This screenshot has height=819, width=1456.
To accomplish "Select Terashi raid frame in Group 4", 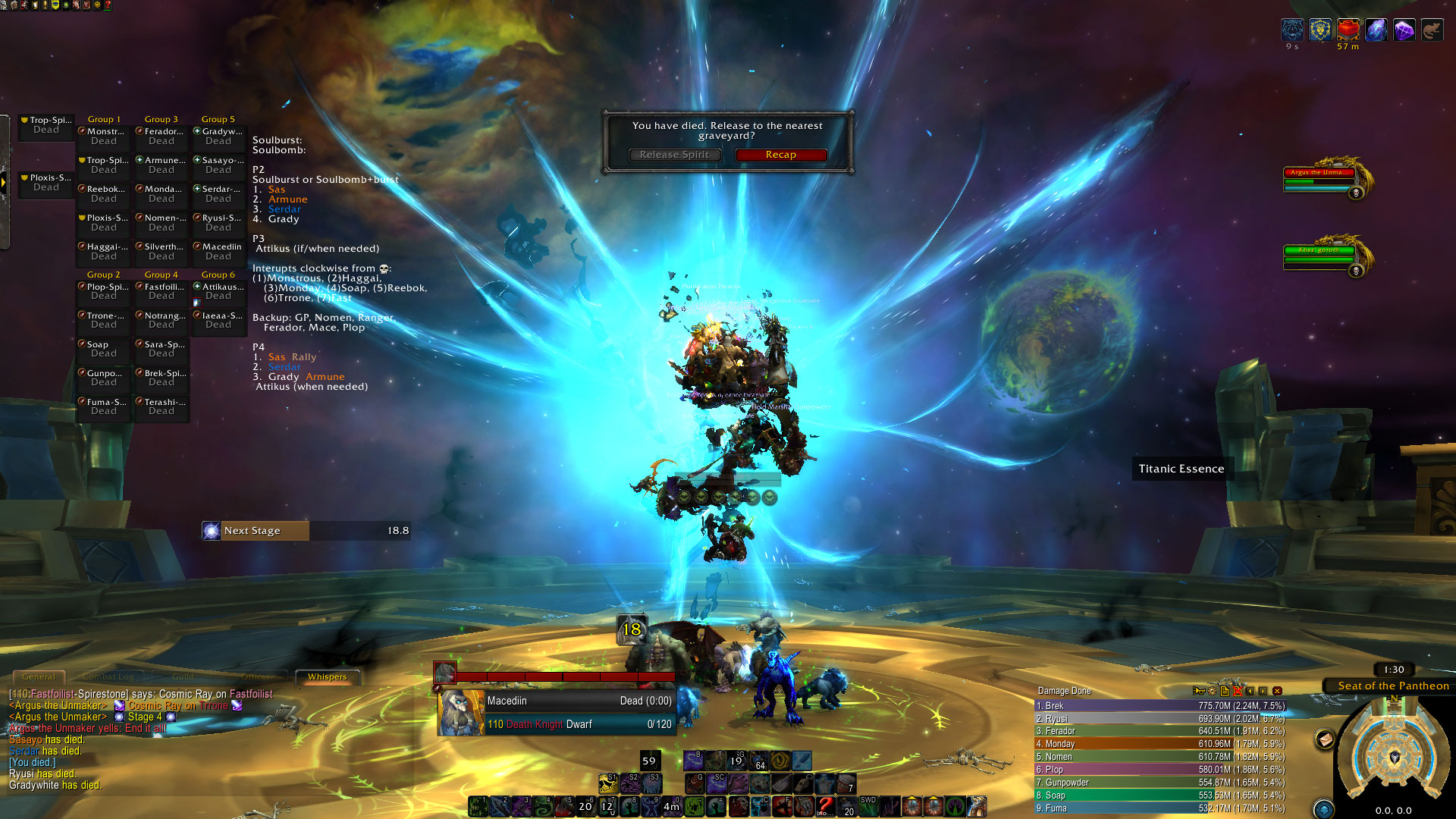I will pyautogui.click(x=162, y=406).
